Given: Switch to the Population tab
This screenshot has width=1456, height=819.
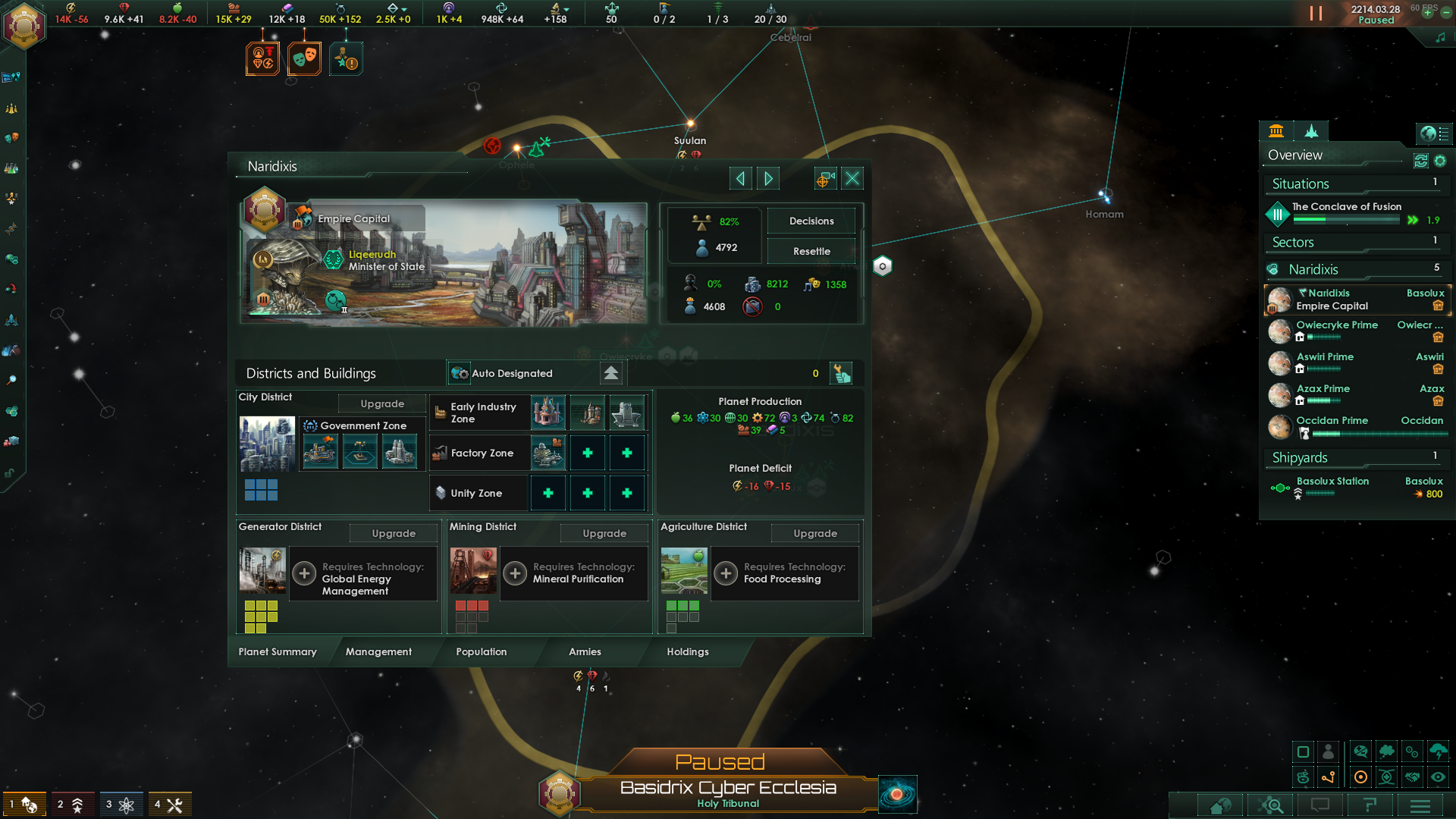Looking at the screenshot, I should pos(481,652).
